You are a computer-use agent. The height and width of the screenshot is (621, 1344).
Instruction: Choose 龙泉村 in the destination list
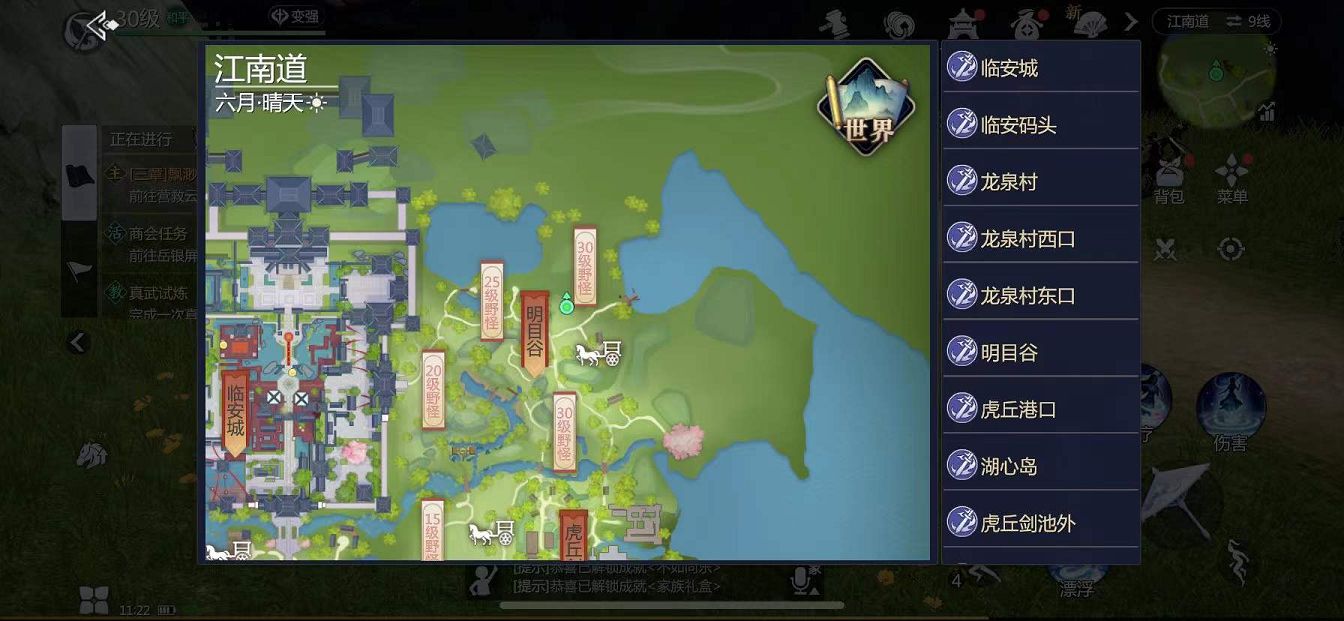[x=1040, y=182]
